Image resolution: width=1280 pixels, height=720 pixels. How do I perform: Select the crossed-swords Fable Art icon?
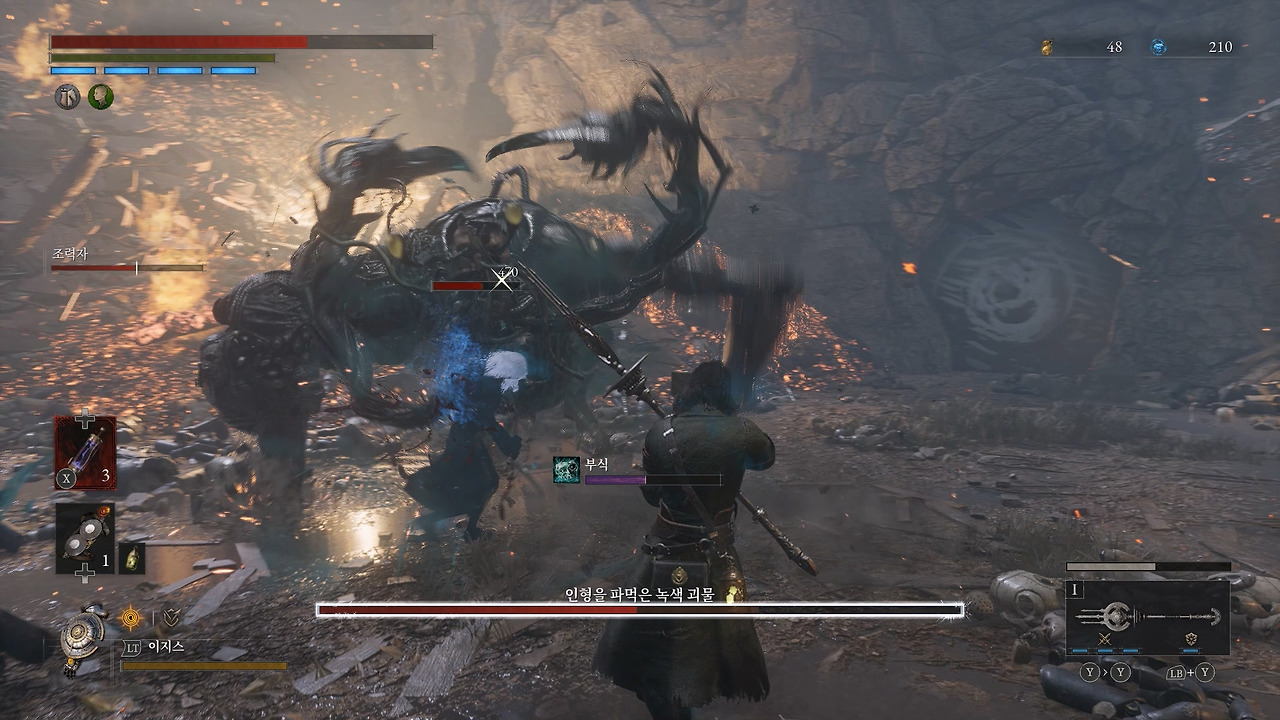point(1105,638)
